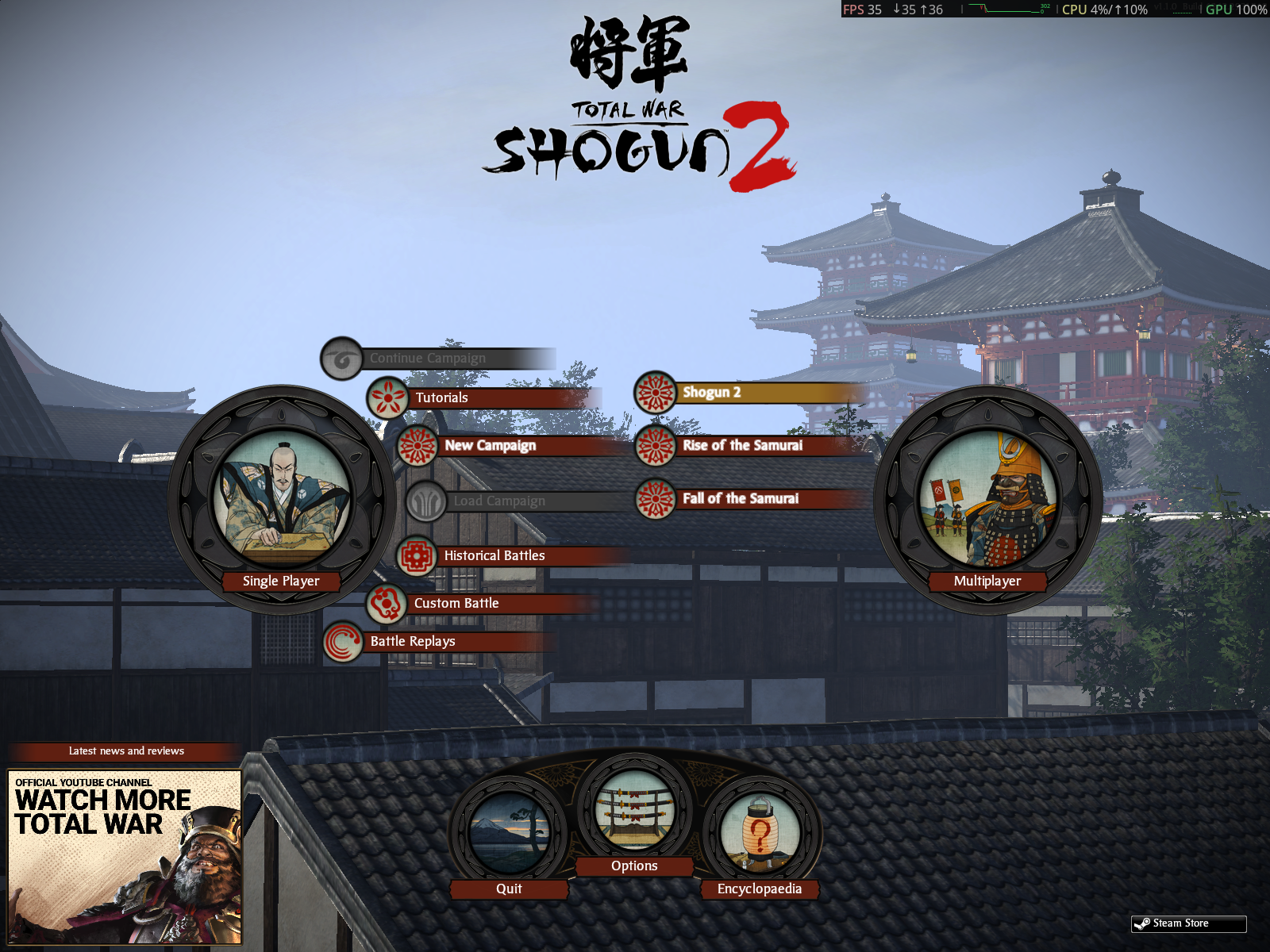Switch to Rise of the Samurai
Screen dimensions: 1270x952
[x=745, y=447]
